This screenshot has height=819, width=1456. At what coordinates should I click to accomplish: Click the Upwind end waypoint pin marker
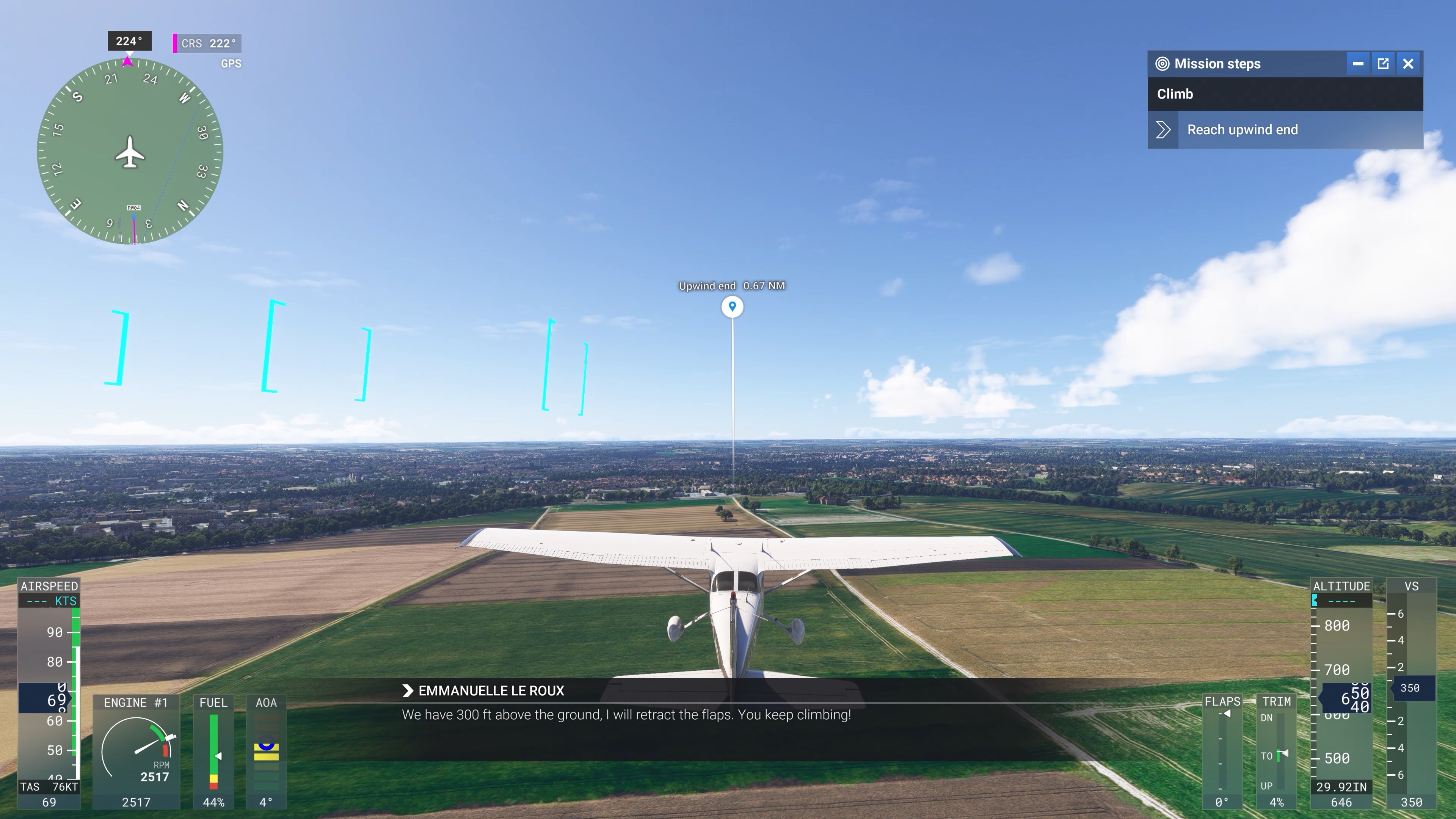click(x=732, y=306)
